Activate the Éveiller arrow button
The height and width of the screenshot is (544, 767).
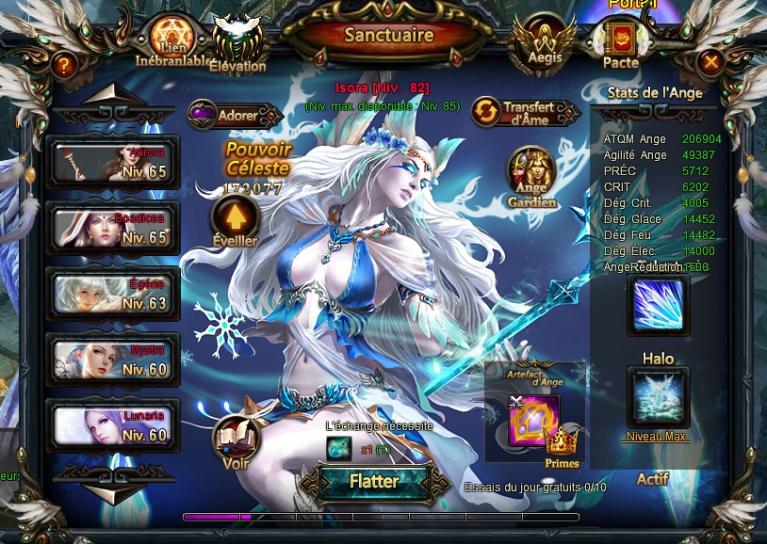click(235, 217)
